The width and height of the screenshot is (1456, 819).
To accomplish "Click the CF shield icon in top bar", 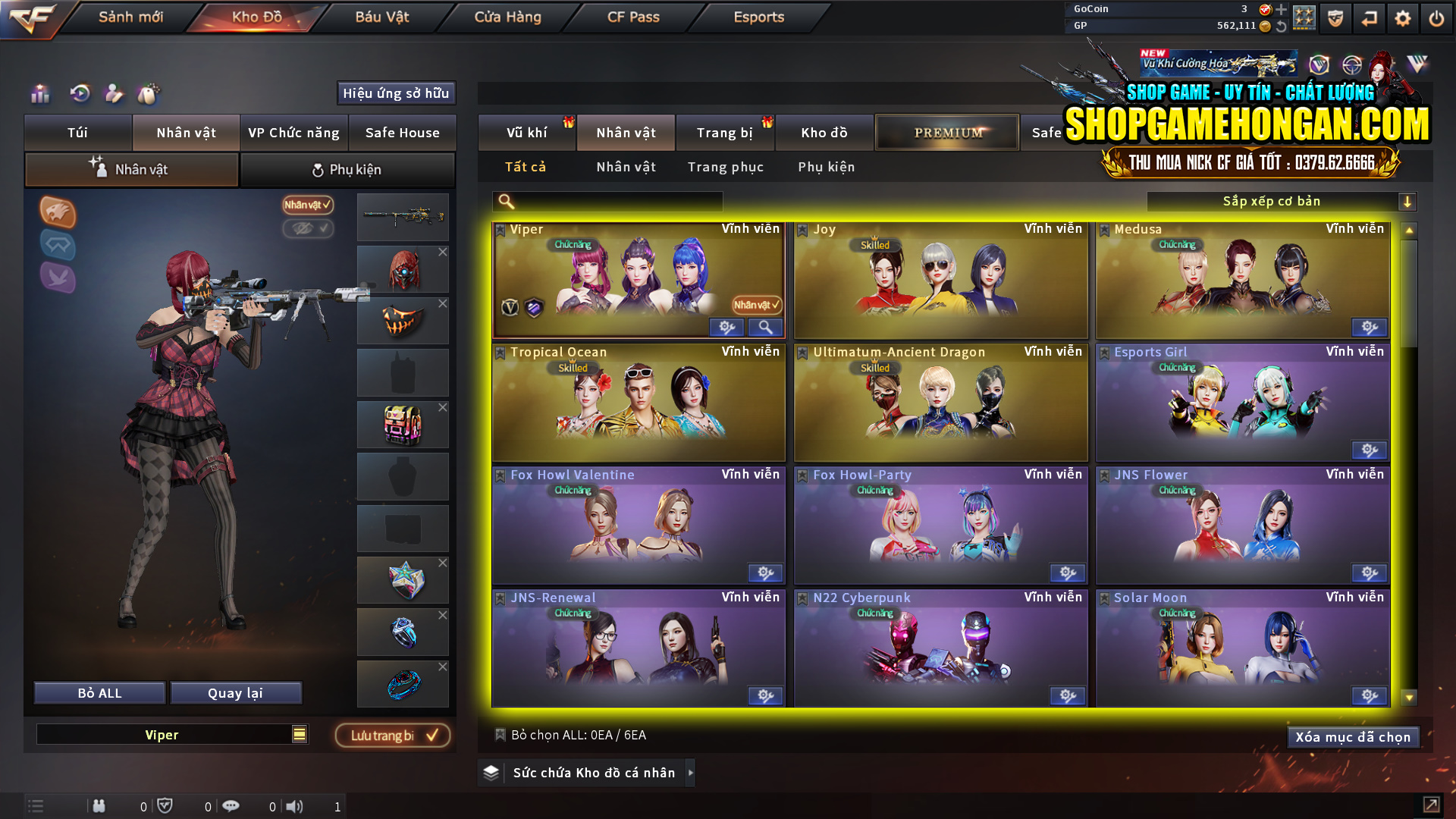I will point(1334,18).
